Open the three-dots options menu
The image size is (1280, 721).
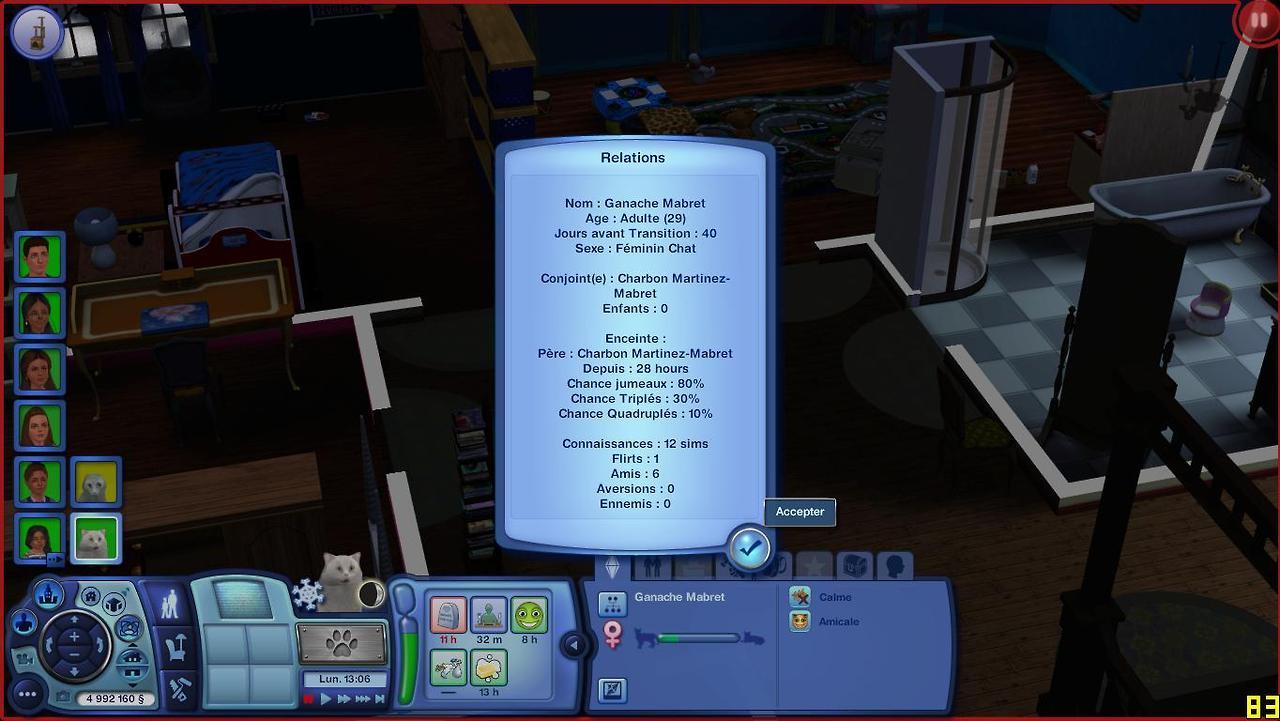(27, 693)
